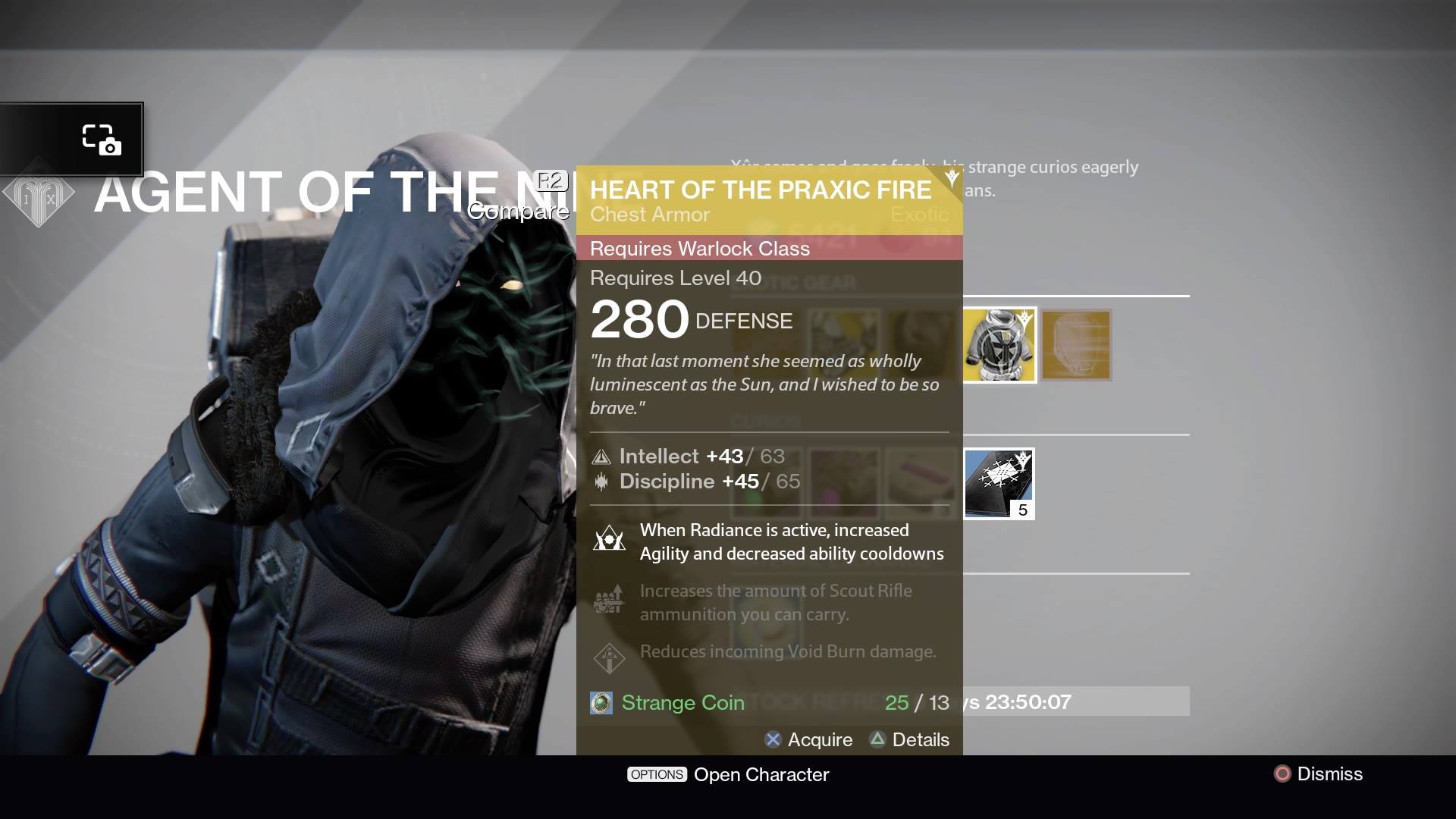Select the Heart of the Praxic Fire thumbnail
The width and height of the screenshot is (1456, 819).
999,345
